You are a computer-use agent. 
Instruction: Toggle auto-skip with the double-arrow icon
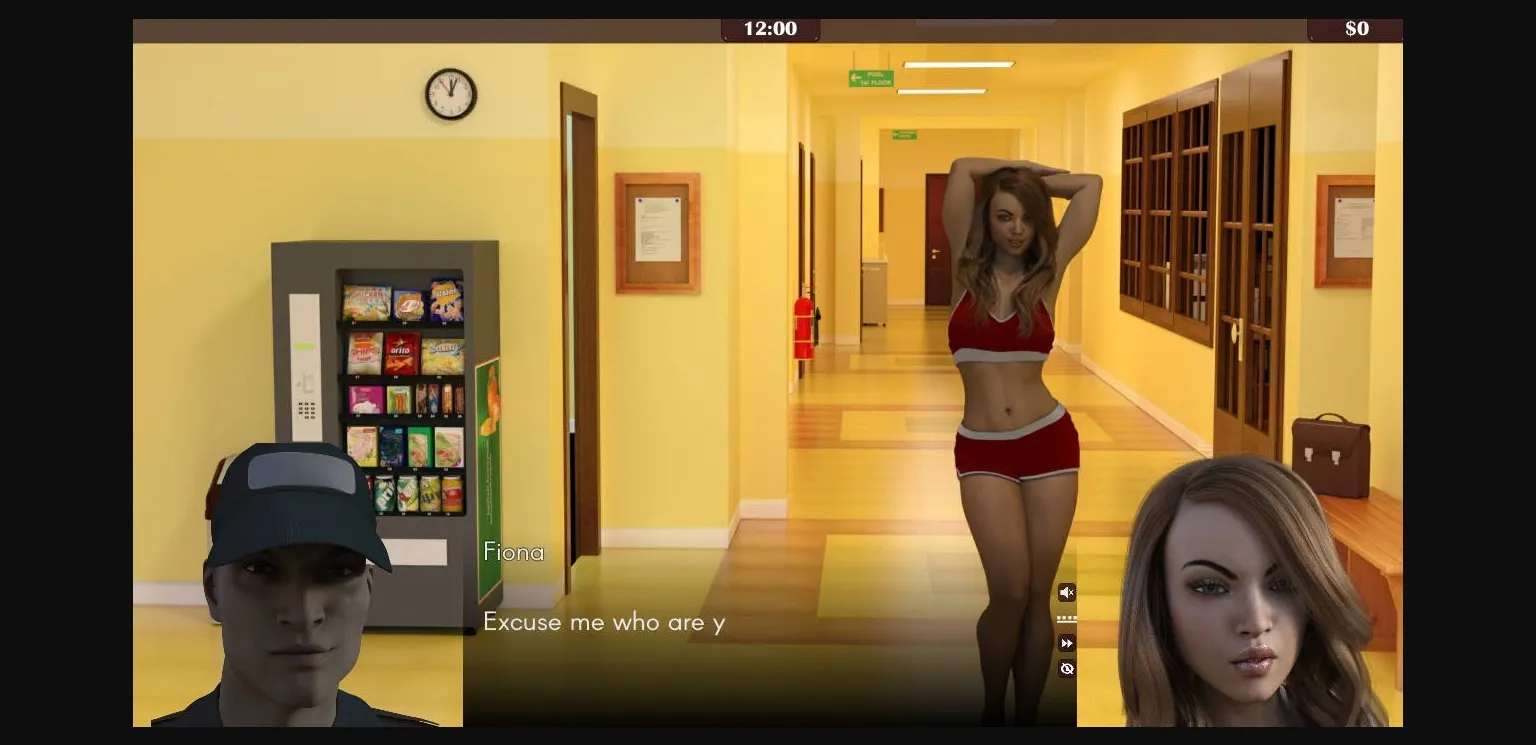(x=1067, y=643)
